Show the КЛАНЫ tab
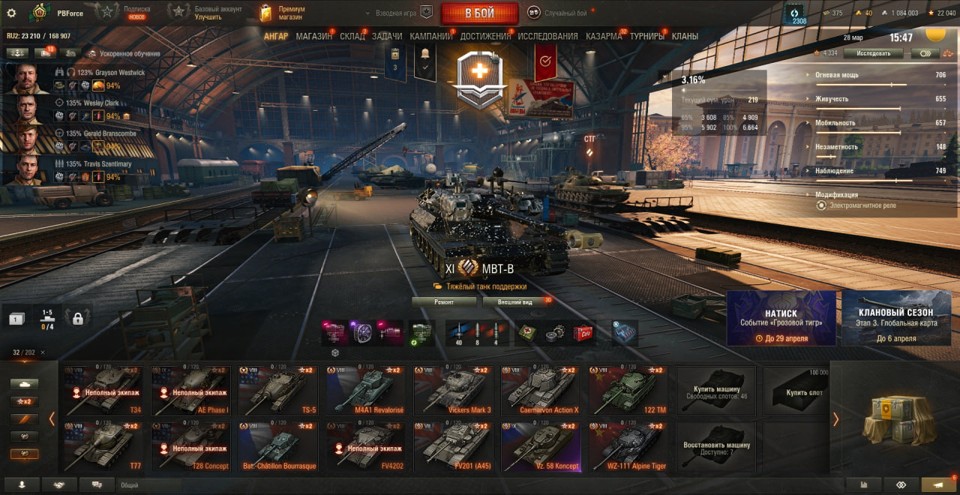Viewport: 960px width, 495px height. point(685,36)
